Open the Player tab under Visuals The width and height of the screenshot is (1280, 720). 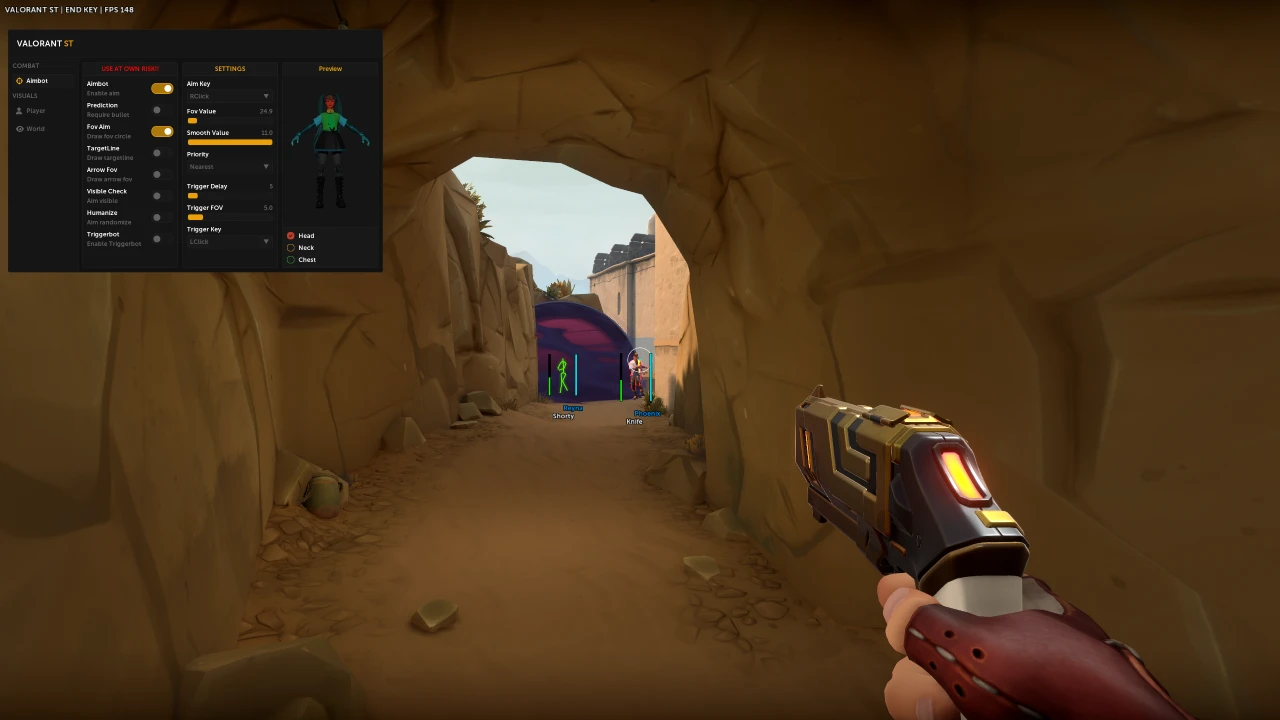(35, 111)
